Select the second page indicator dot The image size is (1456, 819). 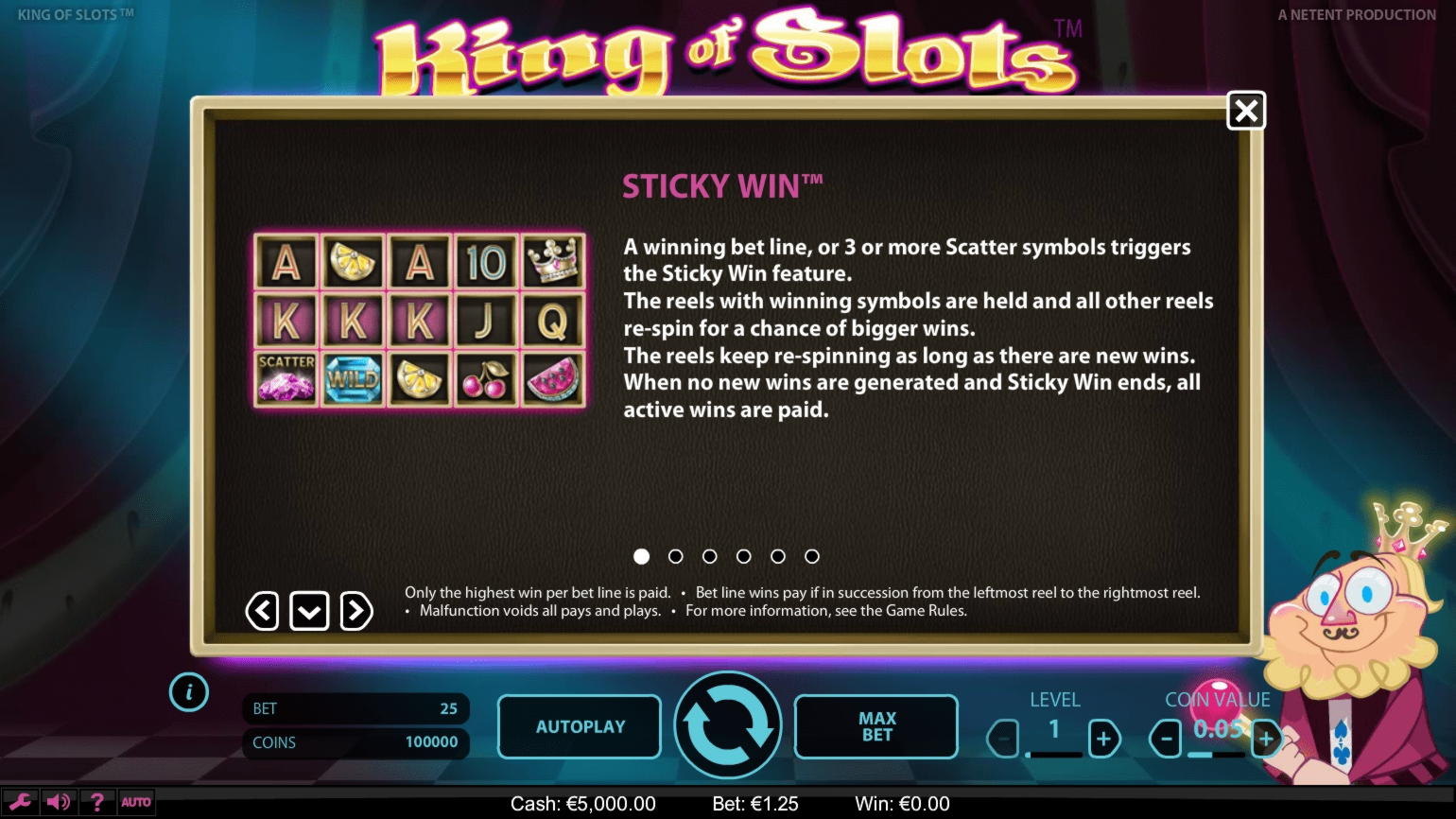(x=675, y=557)
